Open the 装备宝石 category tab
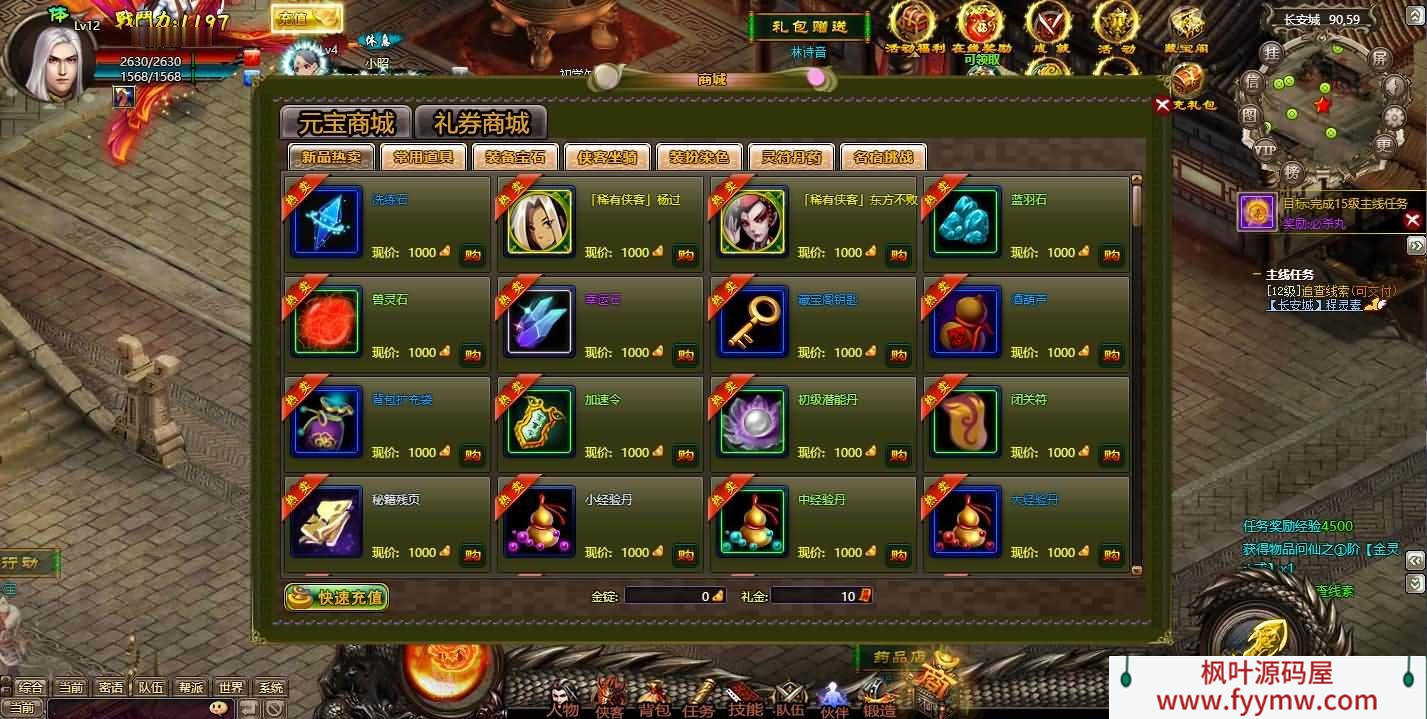1427x719 pixels. point(515,157)
